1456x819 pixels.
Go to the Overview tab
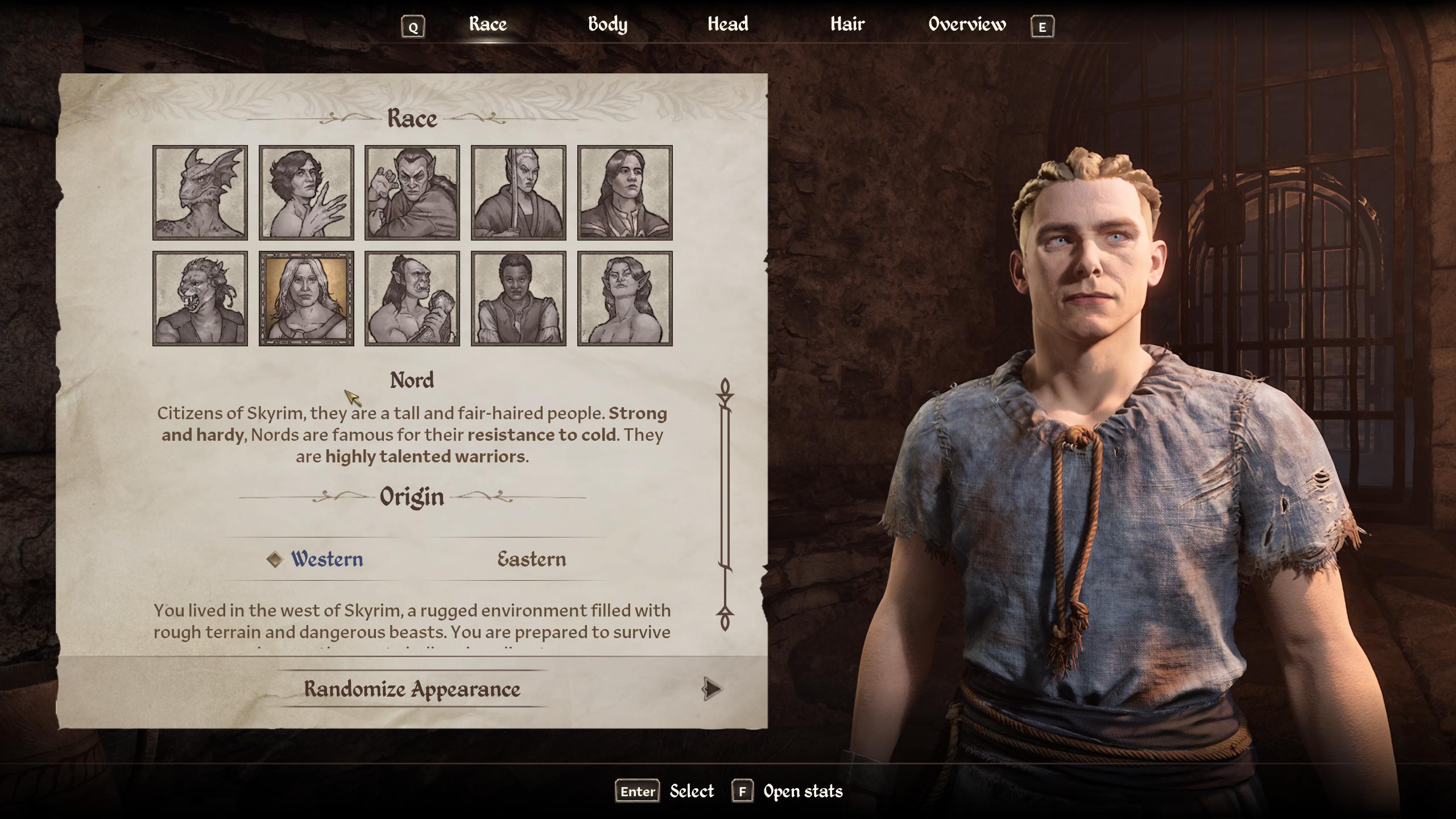966,24
